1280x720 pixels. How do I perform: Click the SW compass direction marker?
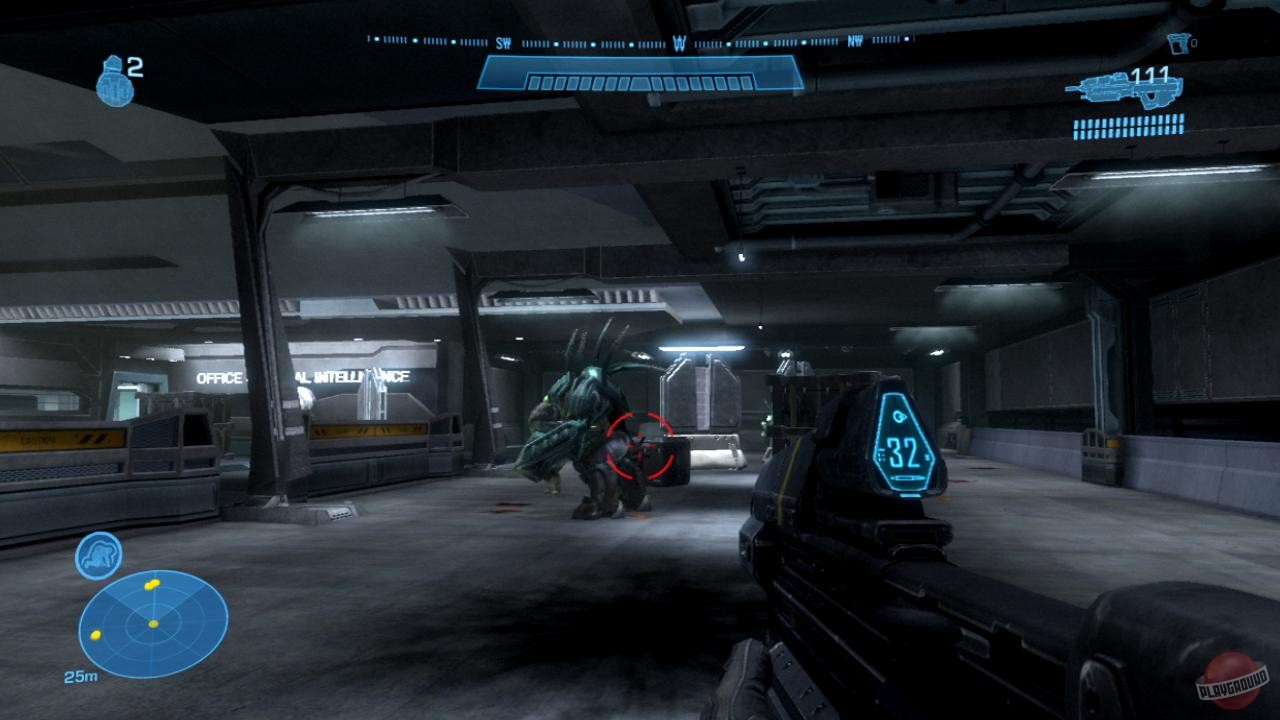click(506, 44)
